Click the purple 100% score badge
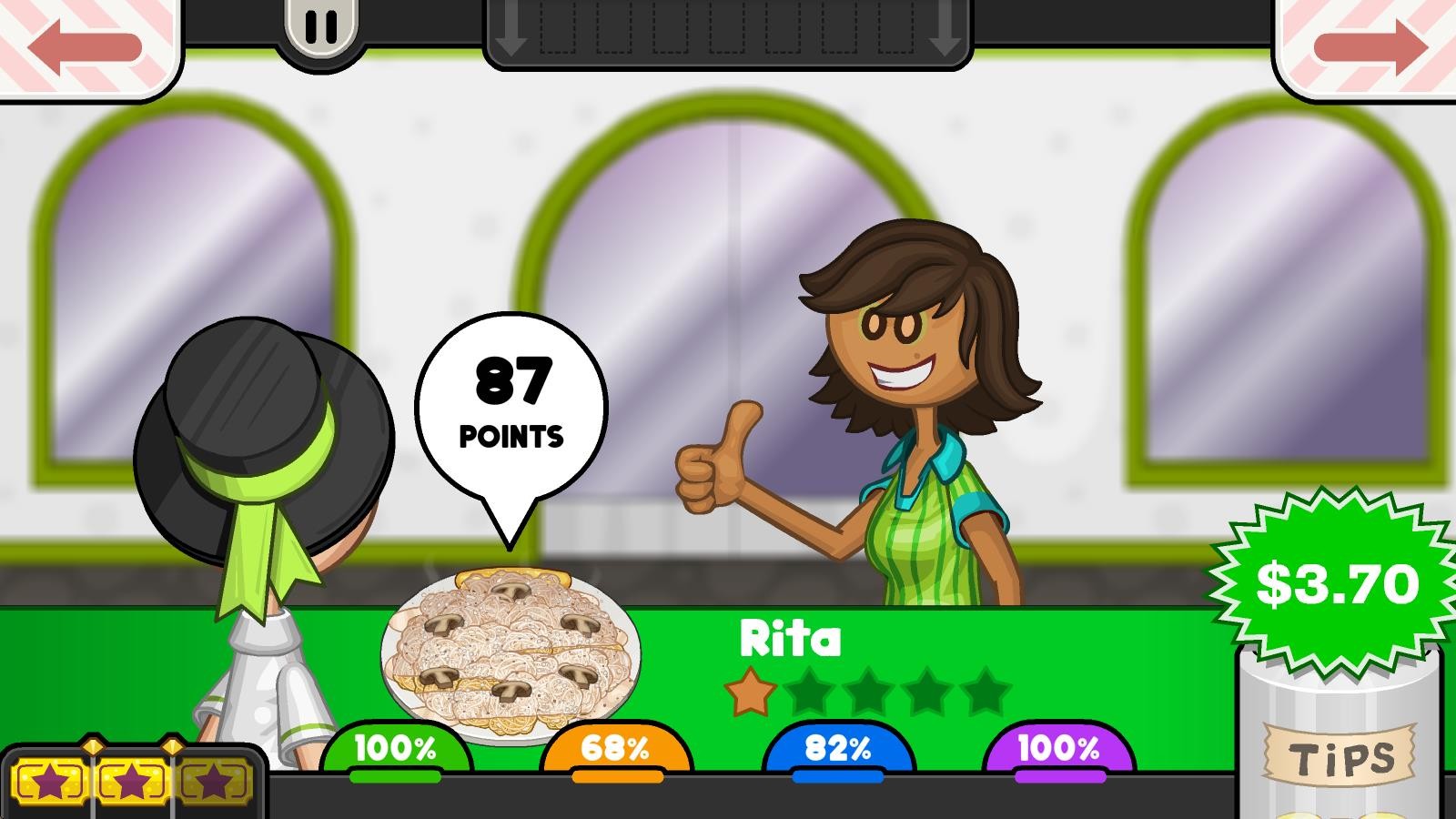Image resolution: width=1456 pixels, height=819 pixels. click(x=1059, y=750)
